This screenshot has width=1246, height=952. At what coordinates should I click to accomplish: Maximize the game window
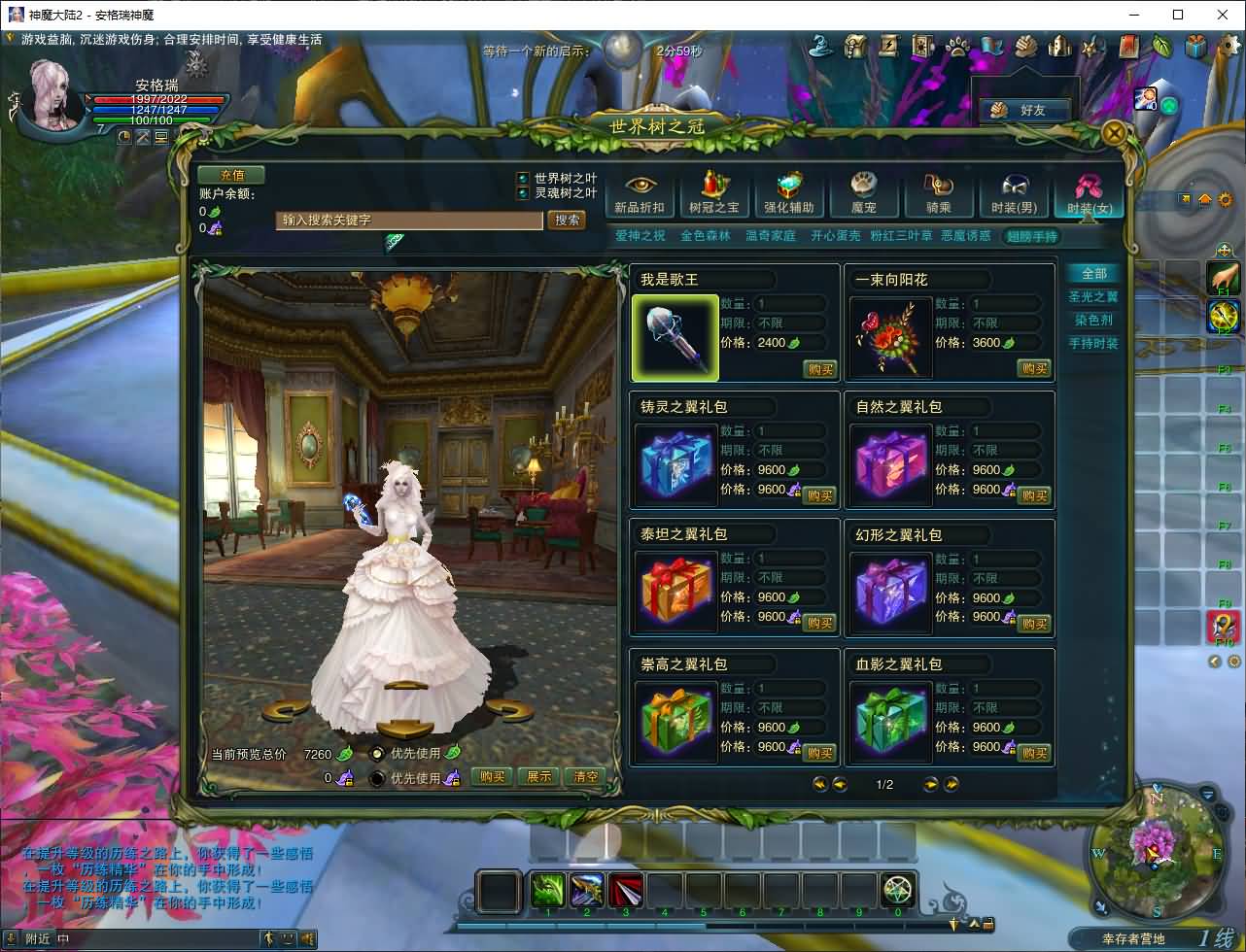[1178, 15]
